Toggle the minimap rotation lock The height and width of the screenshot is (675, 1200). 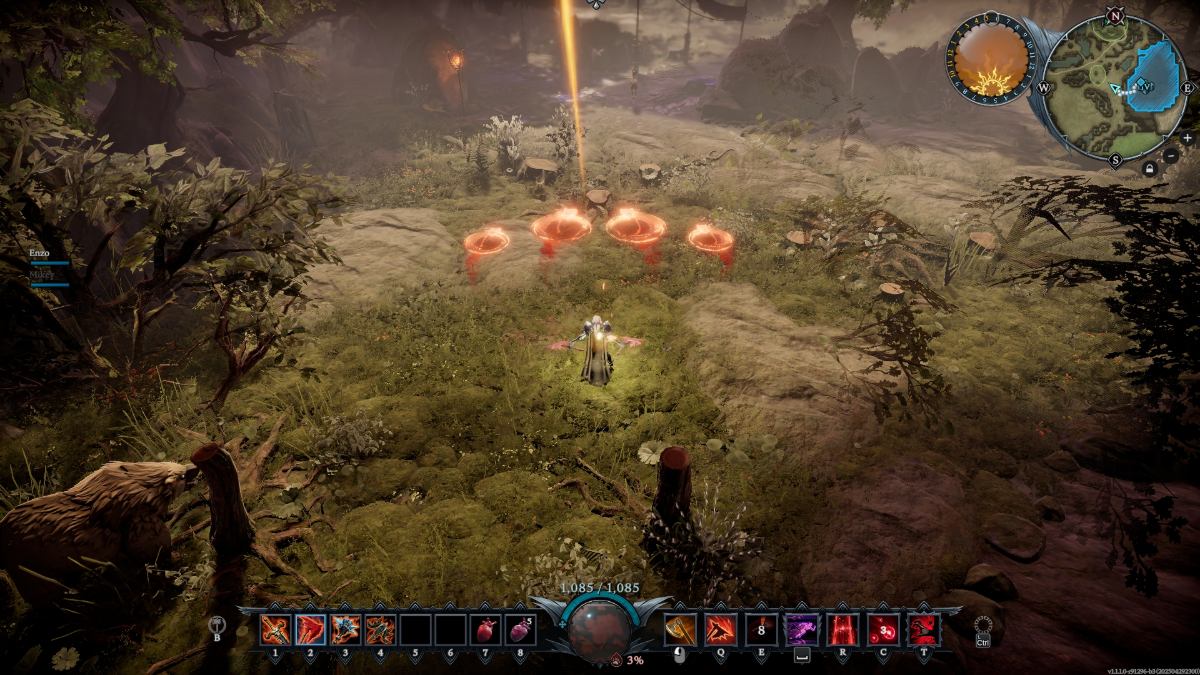point(1151,170)
